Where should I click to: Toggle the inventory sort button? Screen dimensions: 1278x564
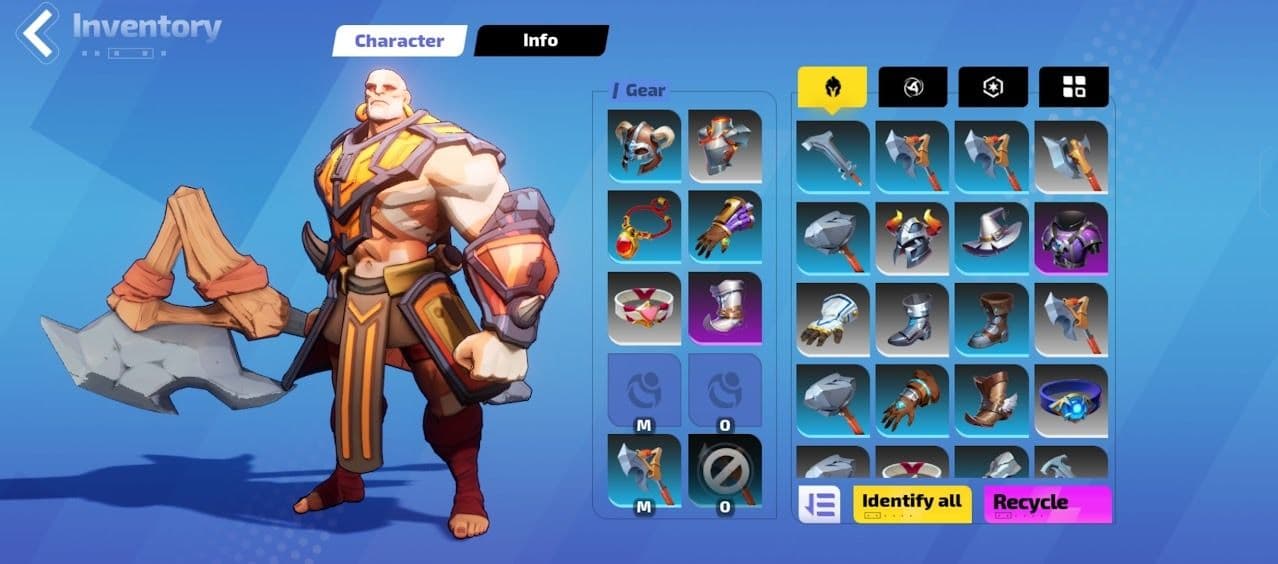click(819, 504)
